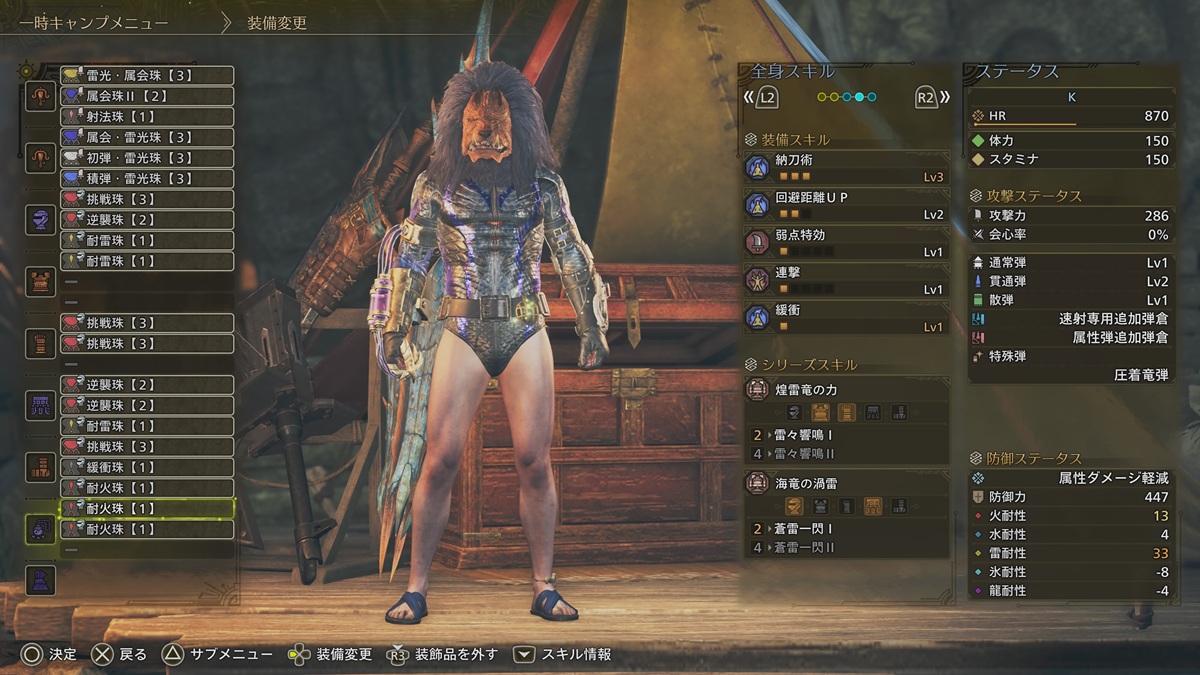The height and width of the screenshot is (675, 1200).
Task: Select the 射法珠【1】 decoration
Action: tap(147, 117)
